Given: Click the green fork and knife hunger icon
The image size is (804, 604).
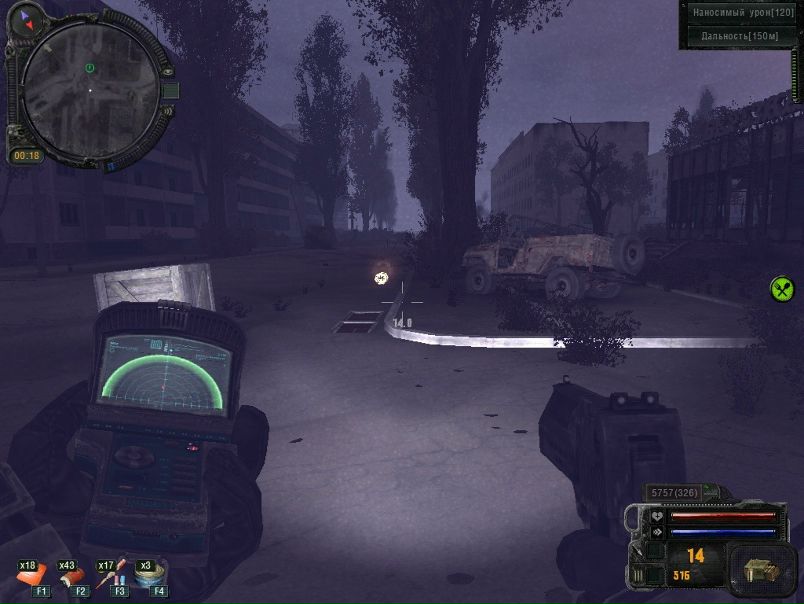Looking at the screenshot, I should [782, 289].
